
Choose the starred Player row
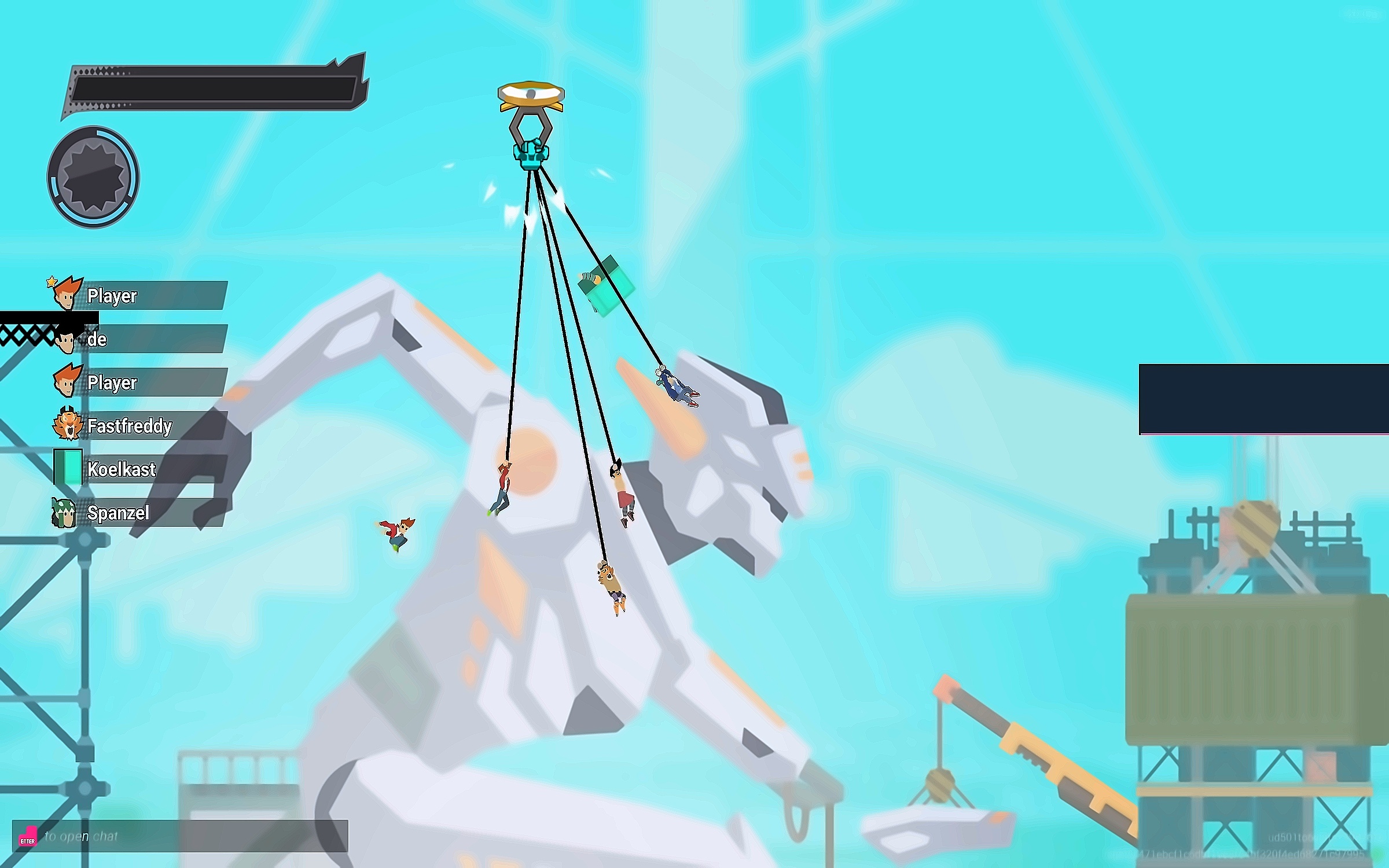point(139,296)
